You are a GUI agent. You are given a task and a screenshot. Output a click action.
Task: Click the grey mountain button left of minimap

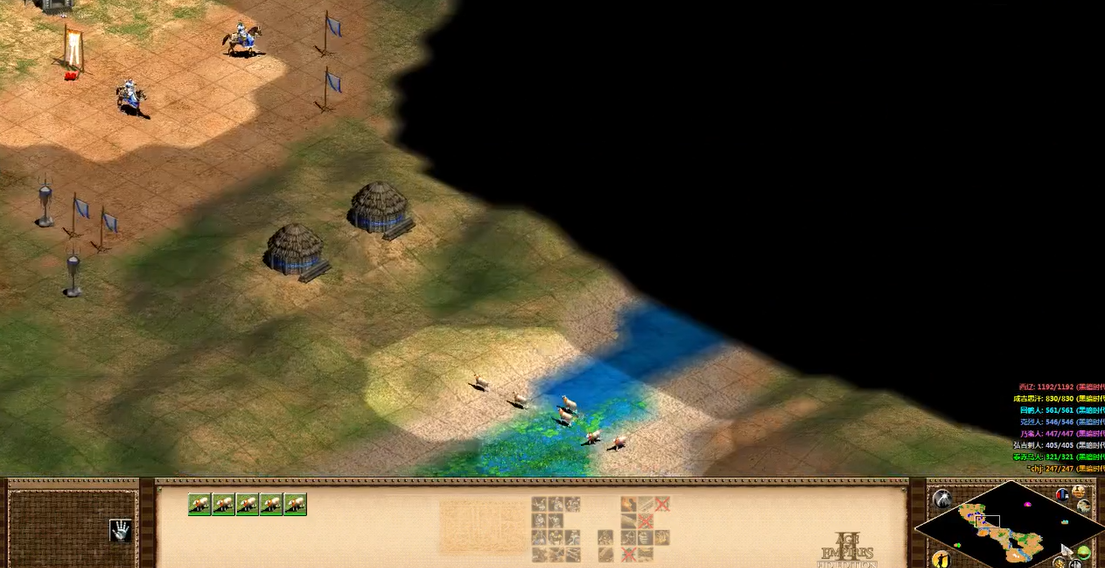(x=941, y=498)
